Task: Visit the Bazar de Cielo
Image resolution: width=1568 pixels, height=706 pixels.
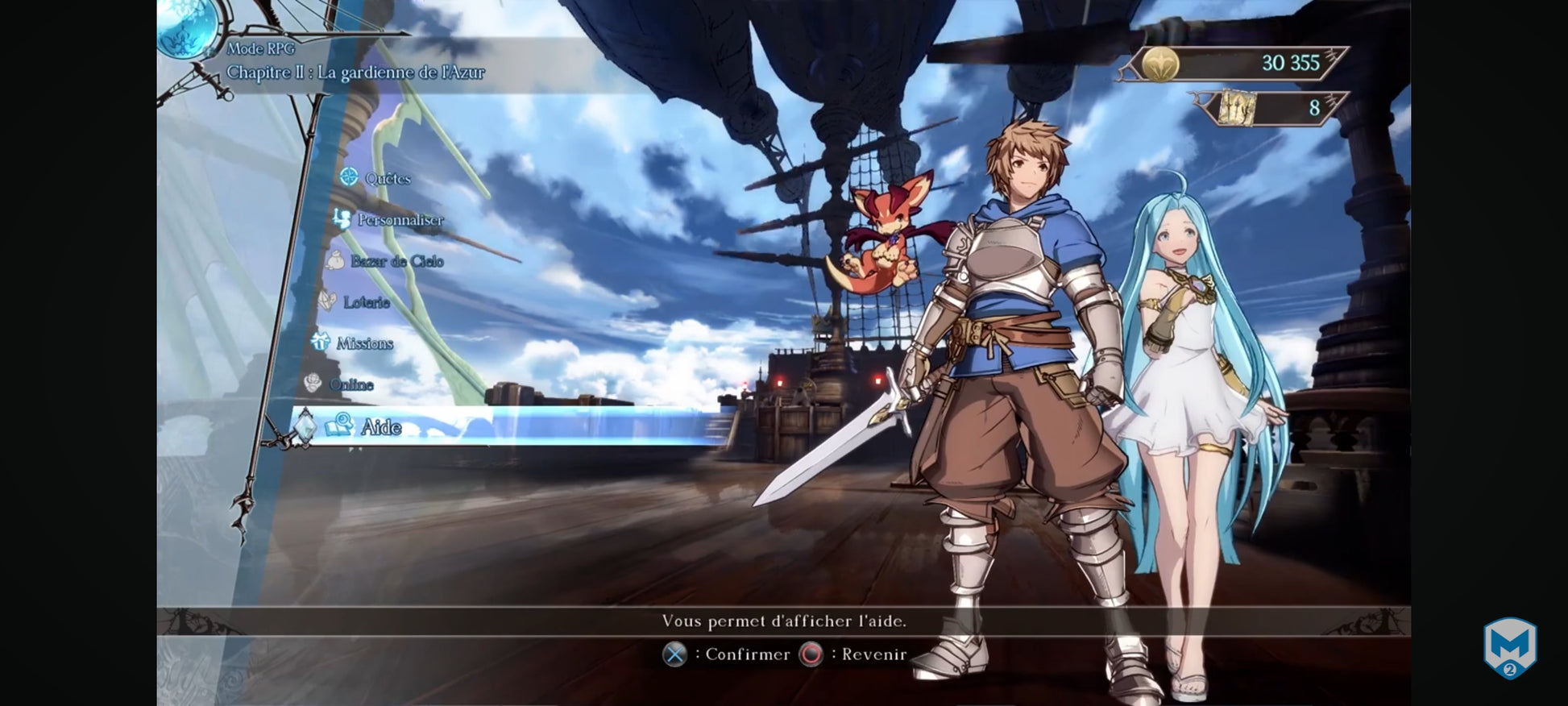Action: point(396,260)
